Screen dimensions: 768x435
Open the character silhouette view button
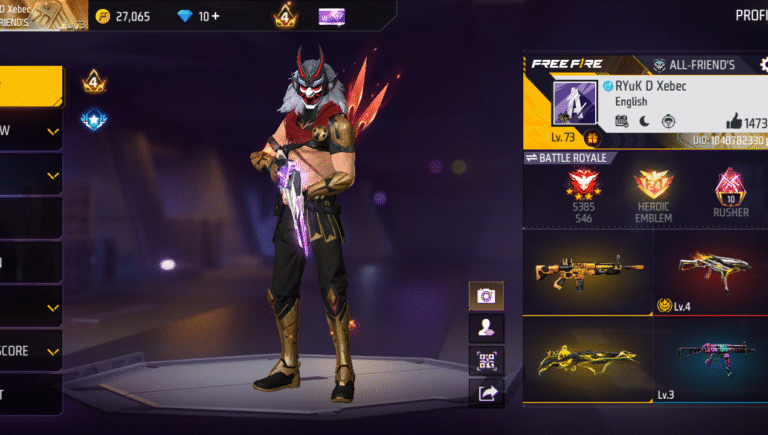coord(486,328)
